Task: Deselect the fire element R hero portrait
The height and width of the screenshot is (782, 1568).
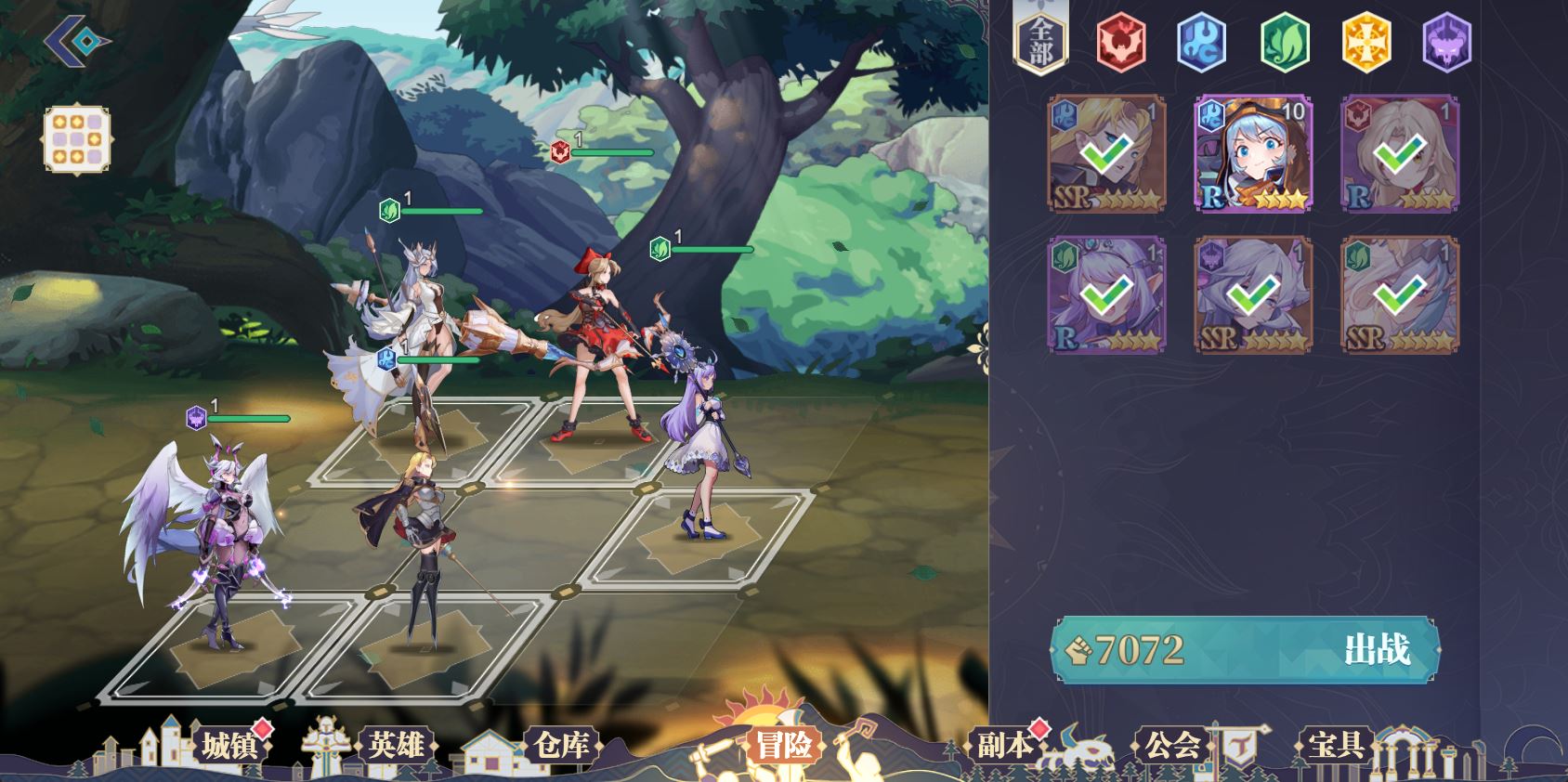Action: pyautogui.click(x=1400, y=154)
